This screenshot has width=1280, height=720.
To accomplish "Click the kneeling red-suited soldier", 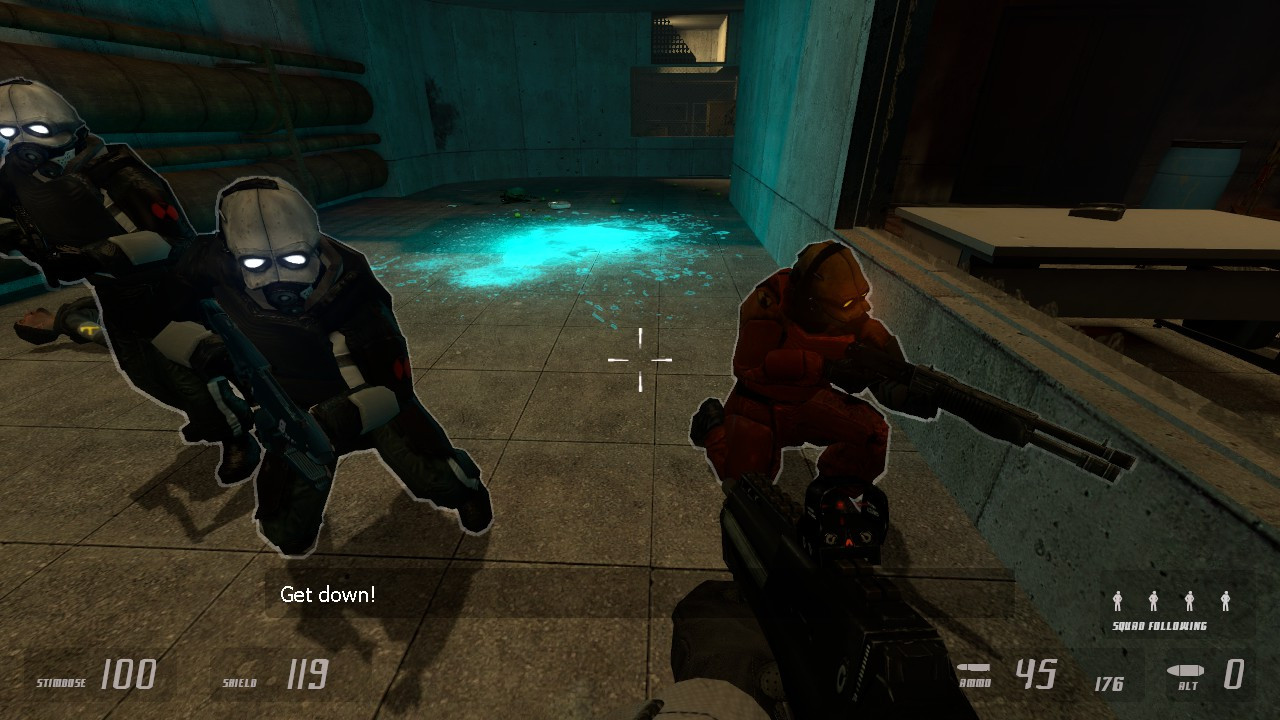I will tap(800, 370).
